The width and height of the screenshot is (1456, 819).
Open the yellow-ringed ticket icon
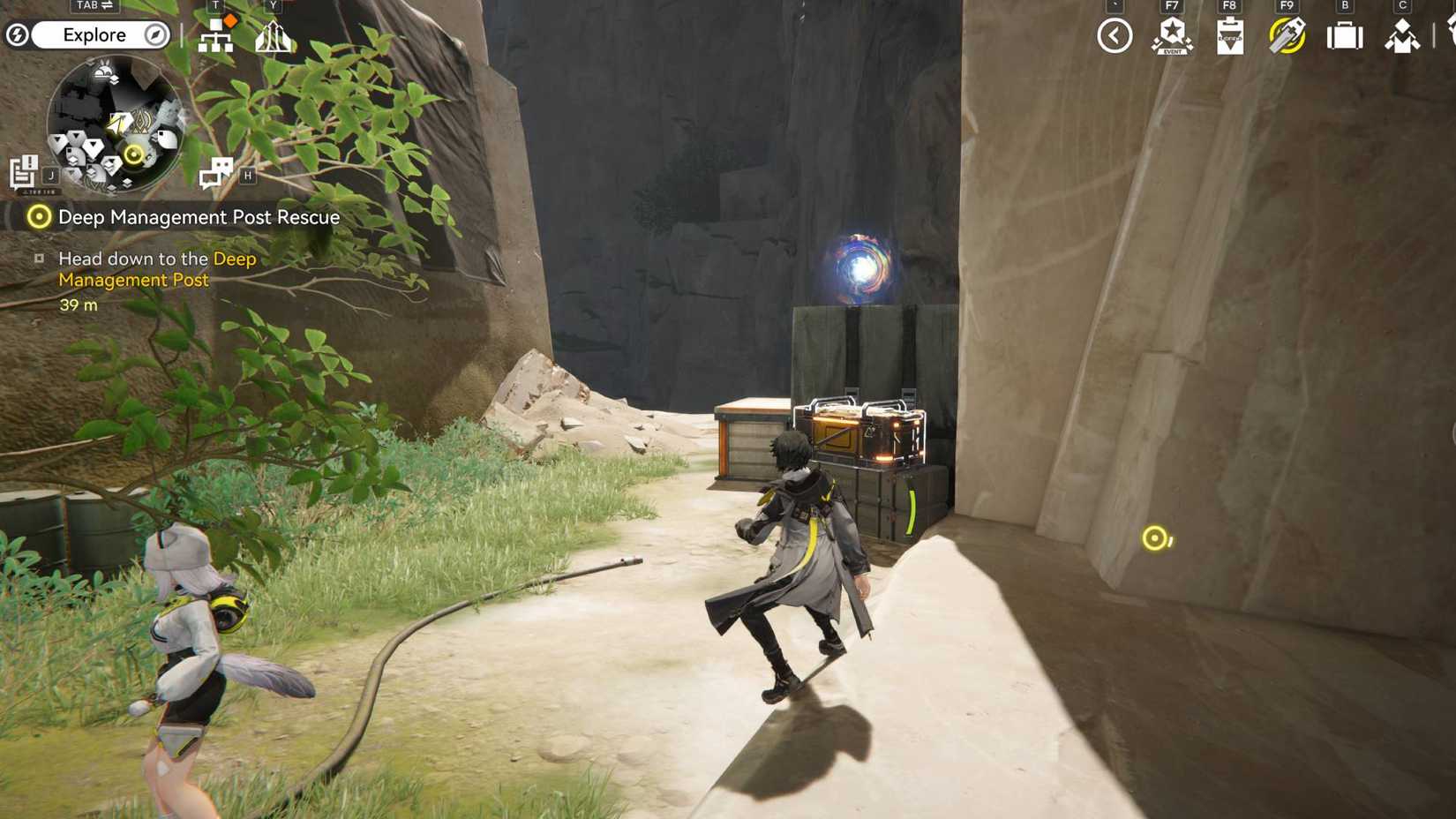[x=1287, y=36]
